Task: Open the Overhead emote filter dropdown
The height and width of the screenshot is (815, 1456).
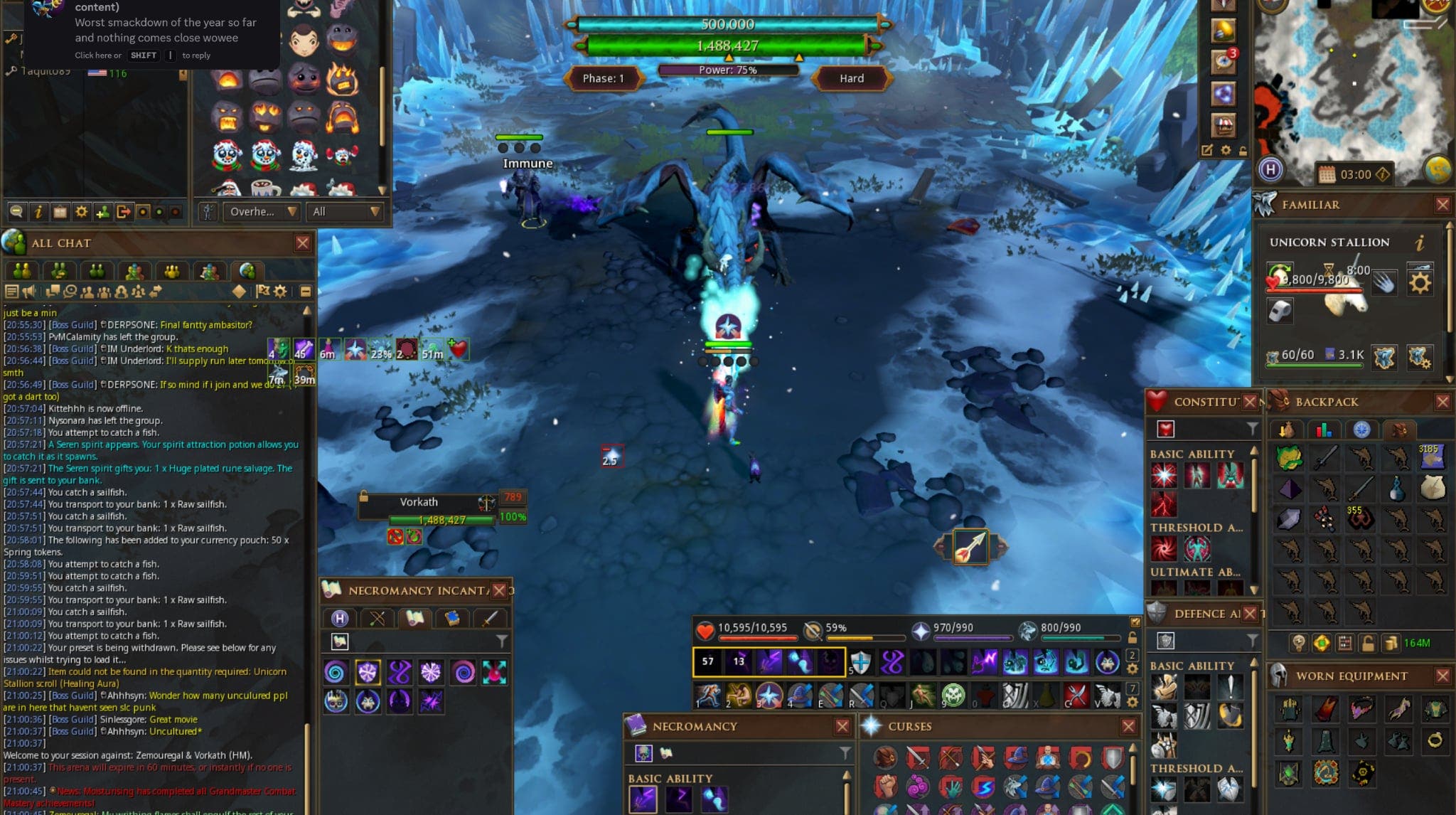Action: (261, 212)
